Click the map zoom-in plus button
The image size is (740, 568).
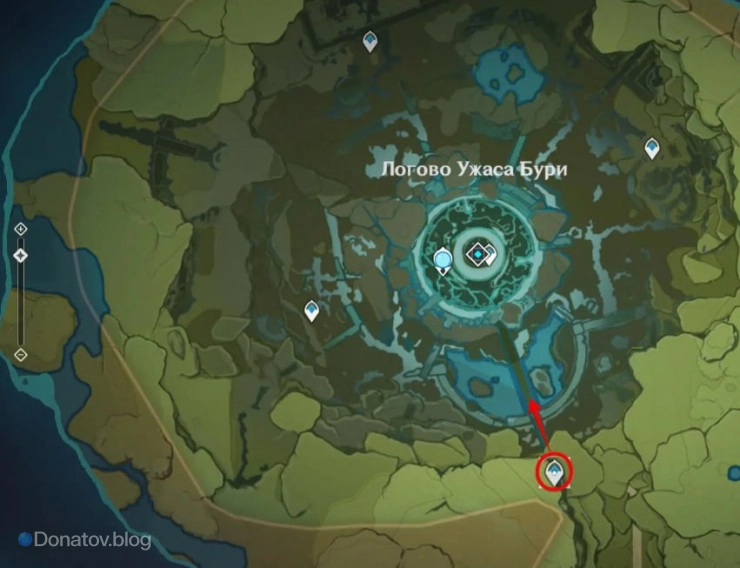tap(21, 229)
